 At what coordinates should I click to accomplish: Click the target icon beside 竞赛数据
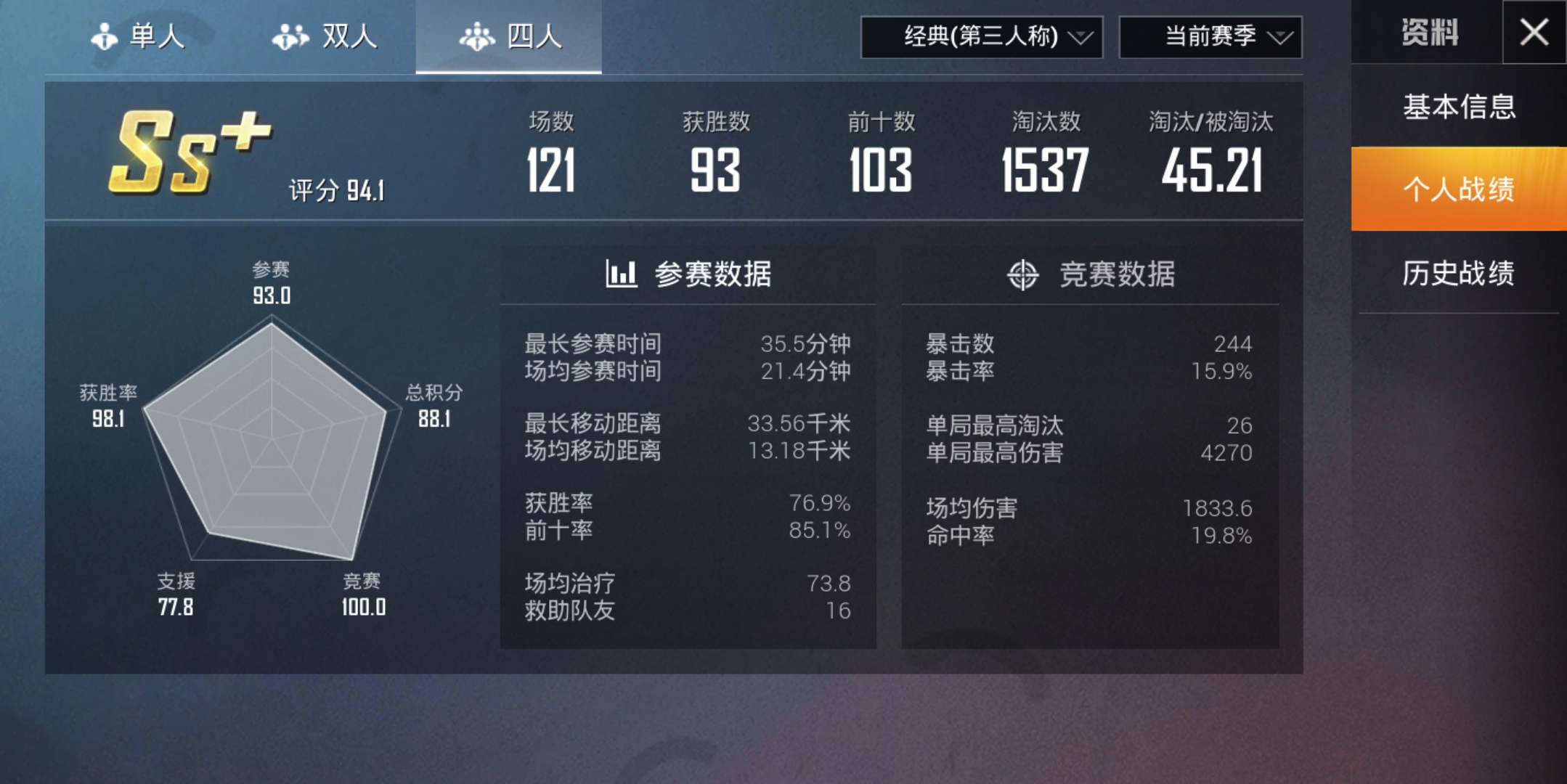[x=1022, y=274]
